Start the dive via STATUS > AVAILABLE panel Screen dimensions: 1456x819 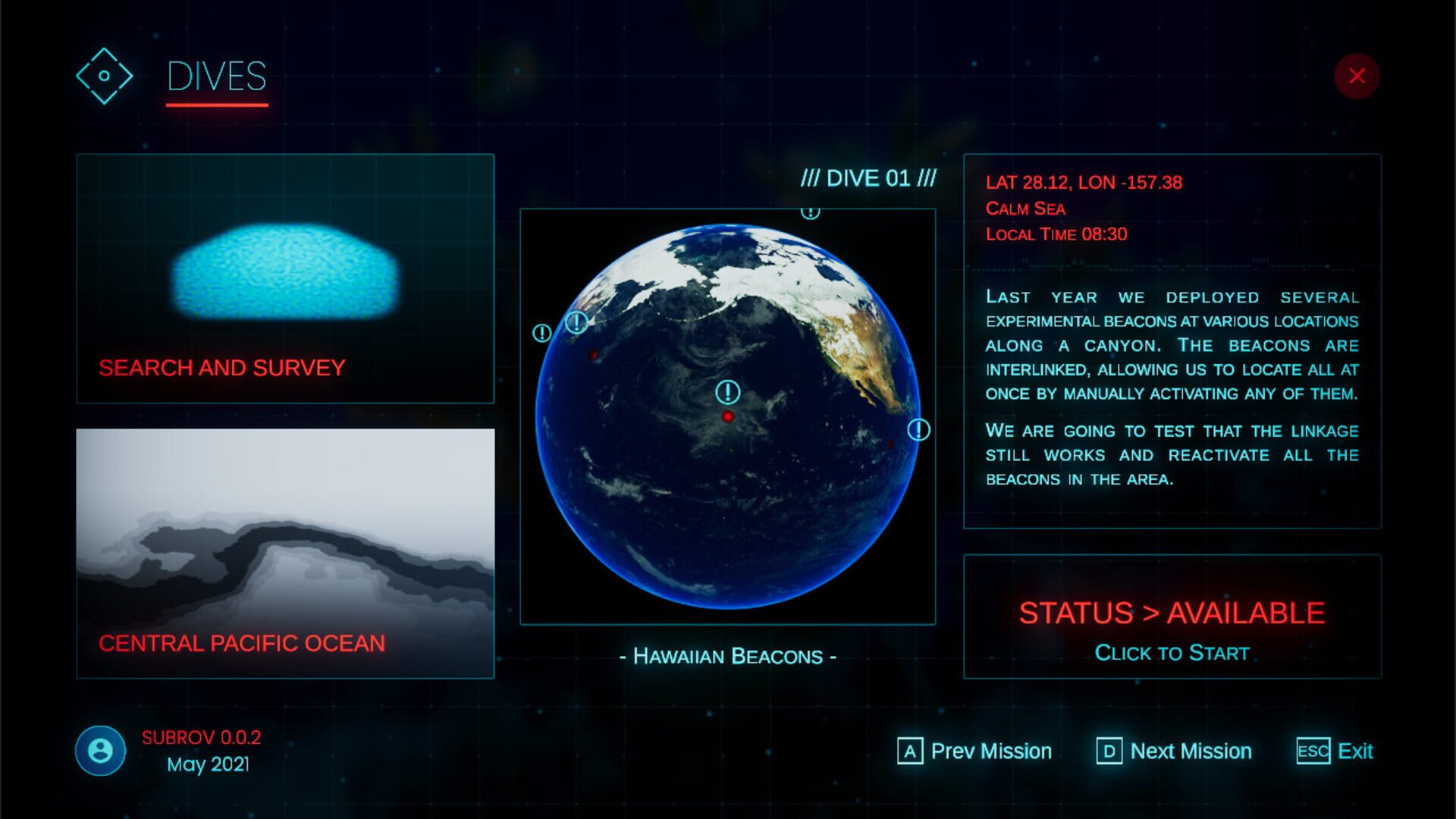tap(1172, 629)
